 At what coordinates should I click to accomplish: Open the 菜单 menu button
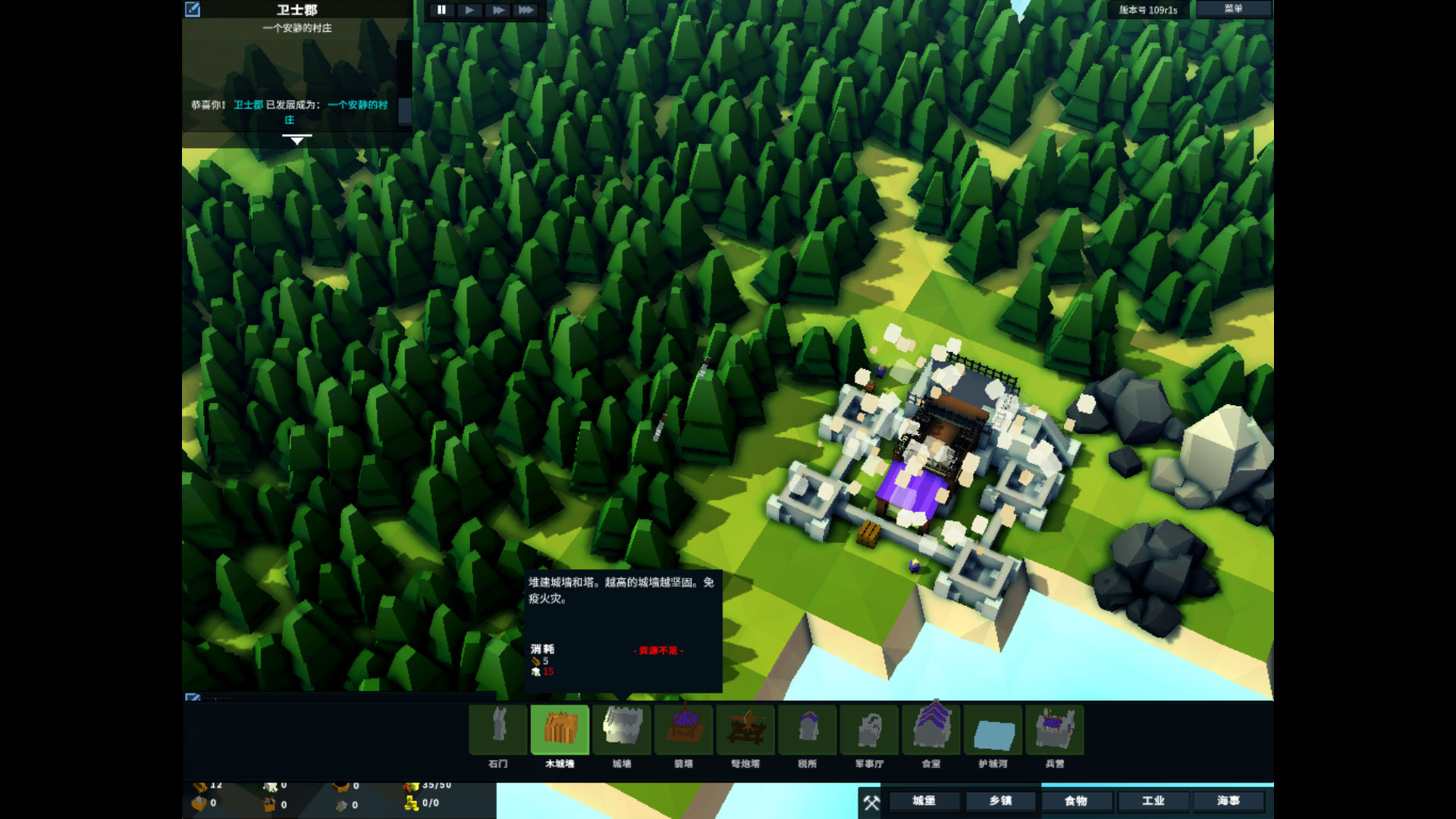[1233, 9]
